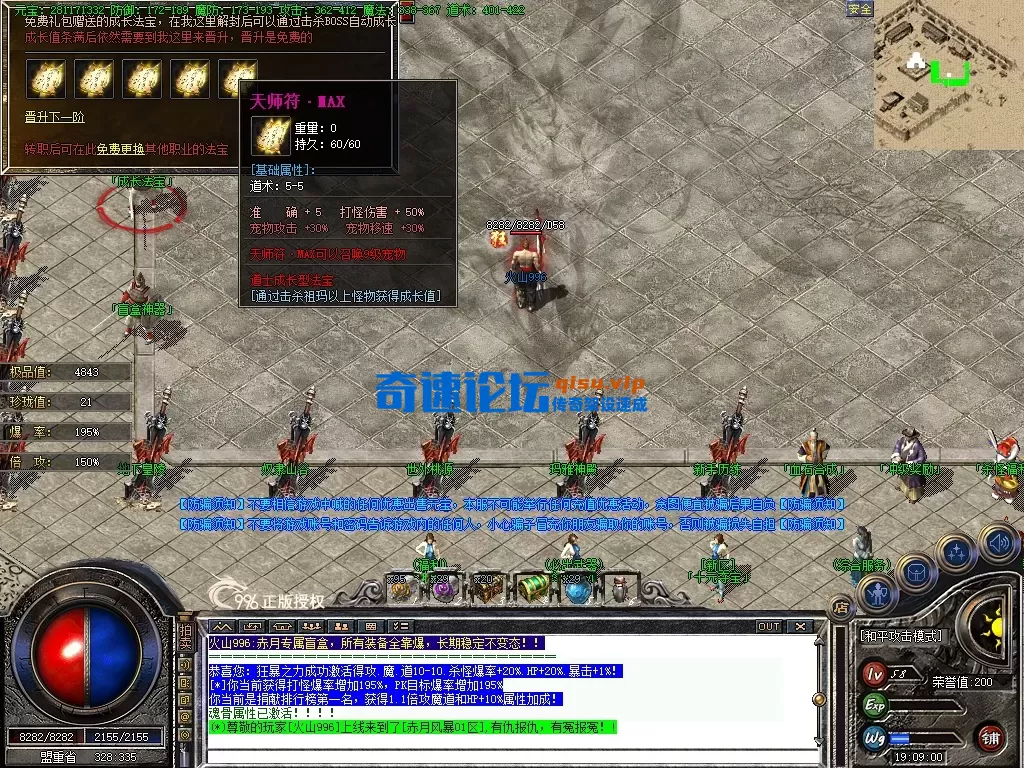The height and width of the screenshot is (768, 1024).
Task: Open the character equipment round button
Action: (x=877, y=594)
